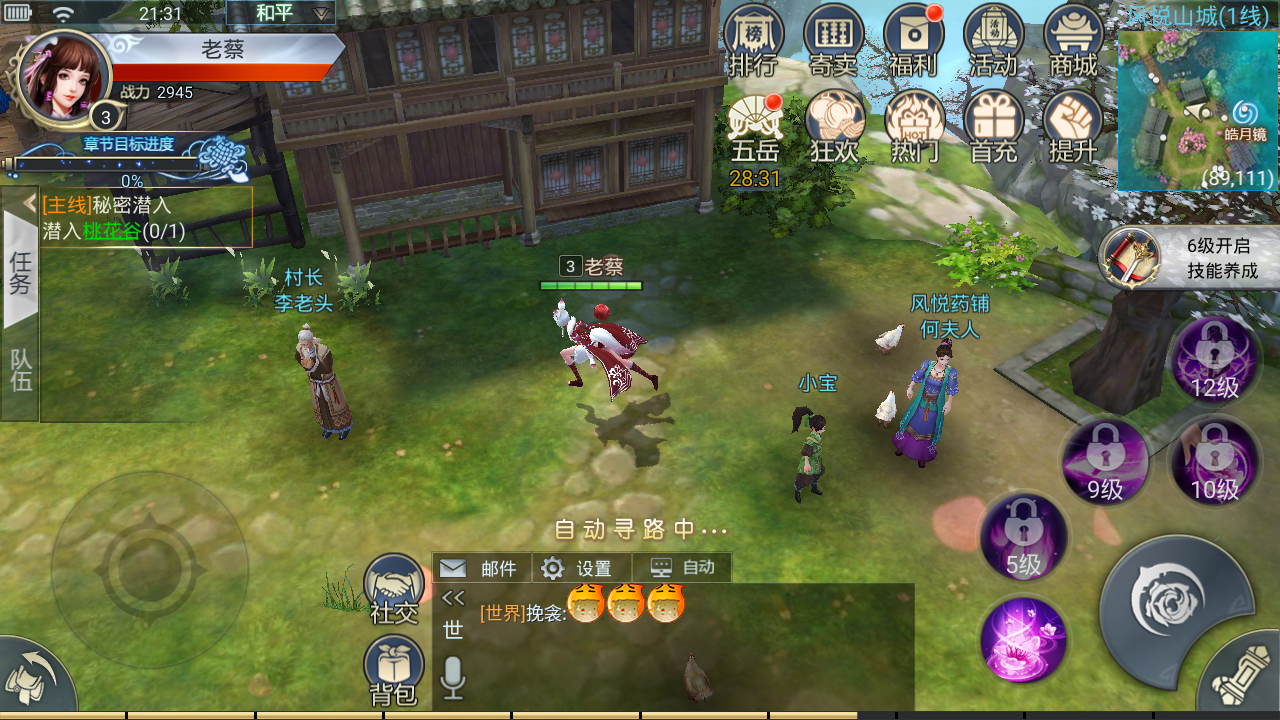This screenshot has height=720, width=1280.
Task: Toggle the 自动 auto-battle button
Action: [x=683, y=567]
